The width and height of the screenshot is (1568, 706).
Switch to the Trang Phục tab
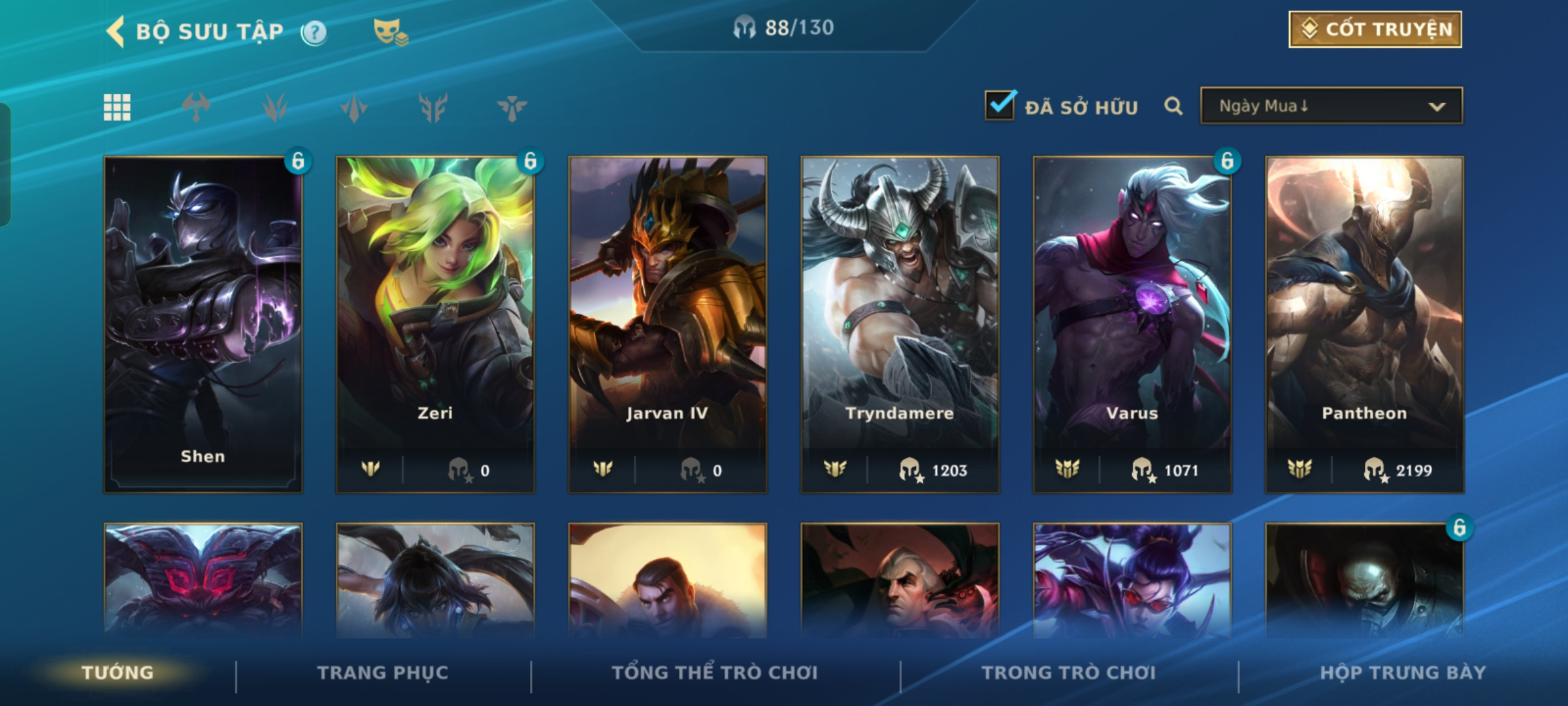pyautogui.click(x=383, y=673)
